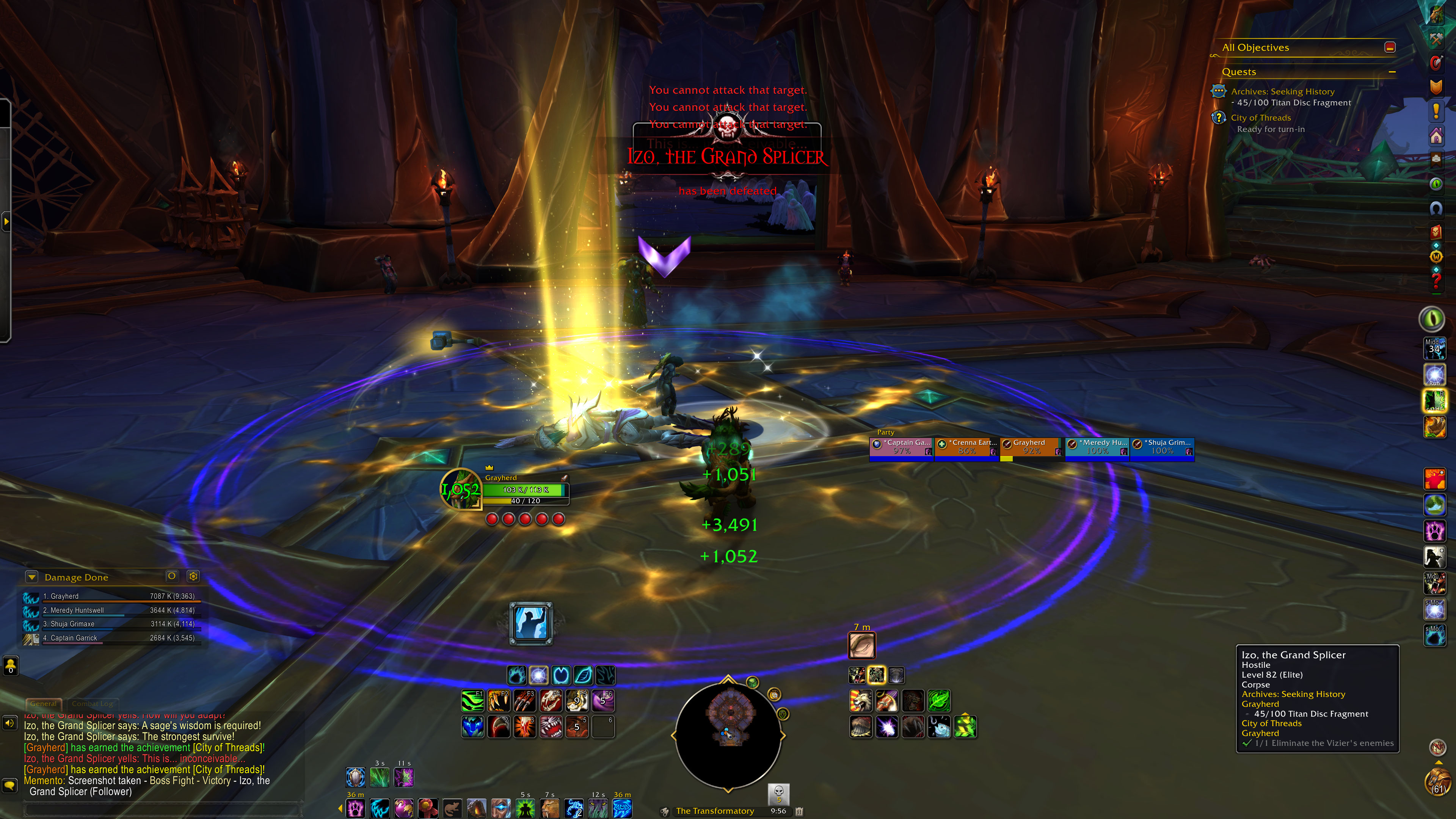
Task: Select the General chat tab
Action: point(44,704)
